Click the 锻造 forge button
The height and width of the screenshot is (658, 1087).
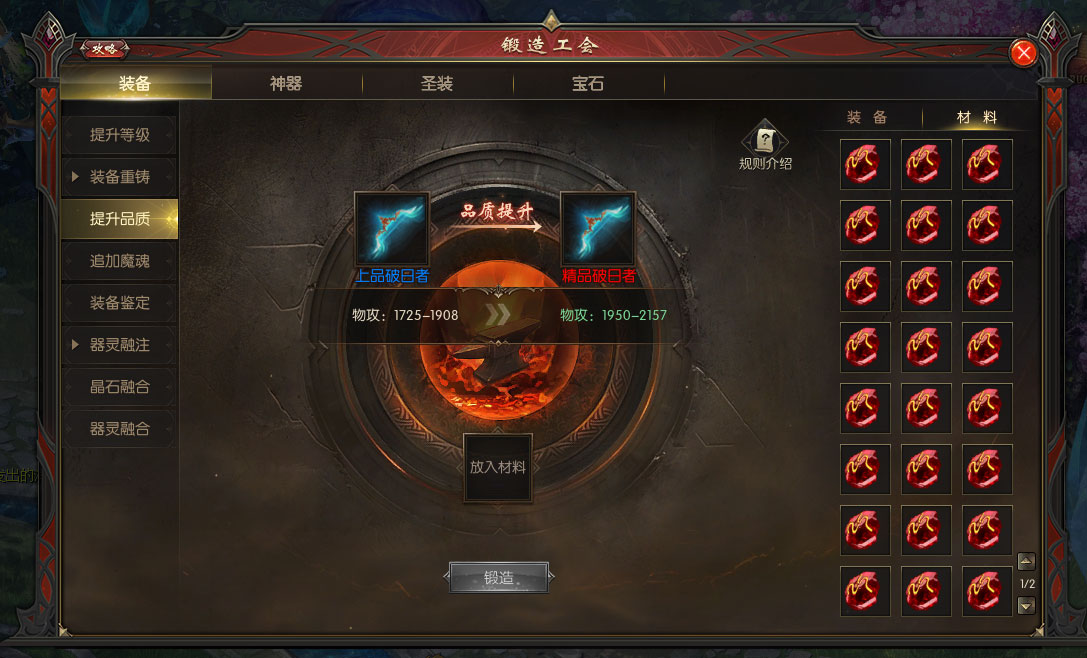499,577
